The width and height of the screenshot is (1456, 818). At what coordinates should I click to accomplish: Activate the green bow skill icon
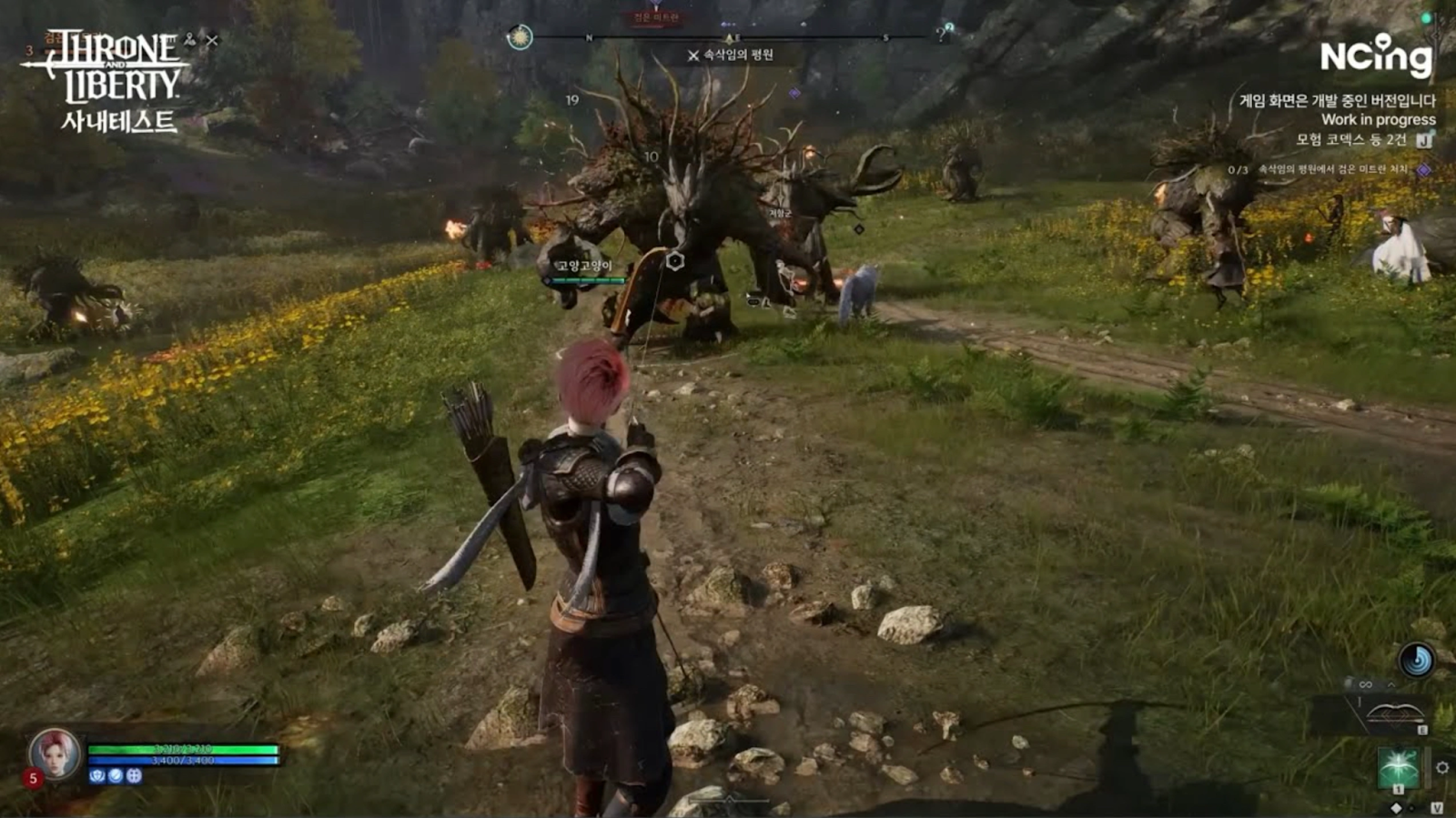click(1398, 768)
